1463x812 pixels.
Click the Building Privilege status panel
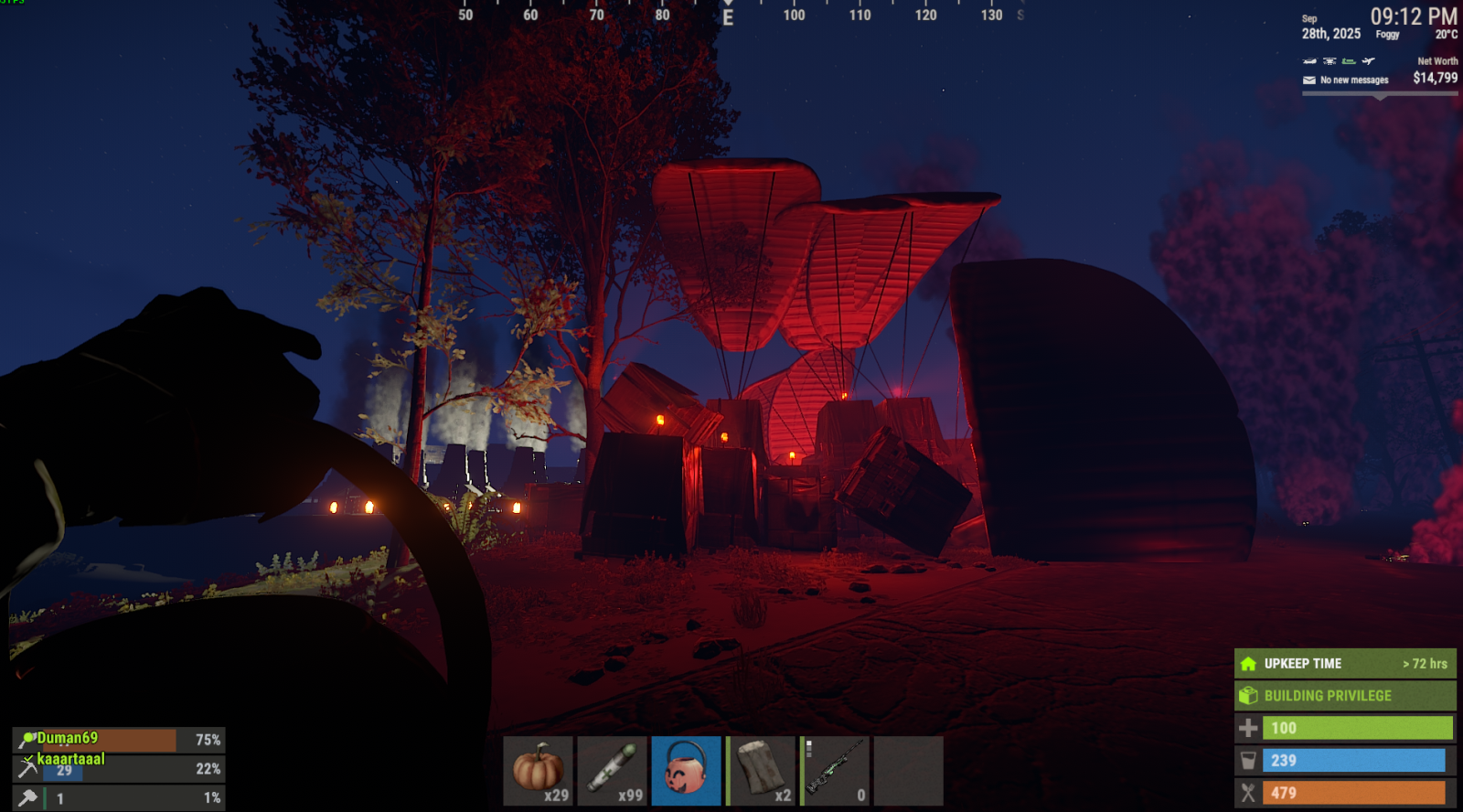pyautogui.click(x=1344, y=696)
